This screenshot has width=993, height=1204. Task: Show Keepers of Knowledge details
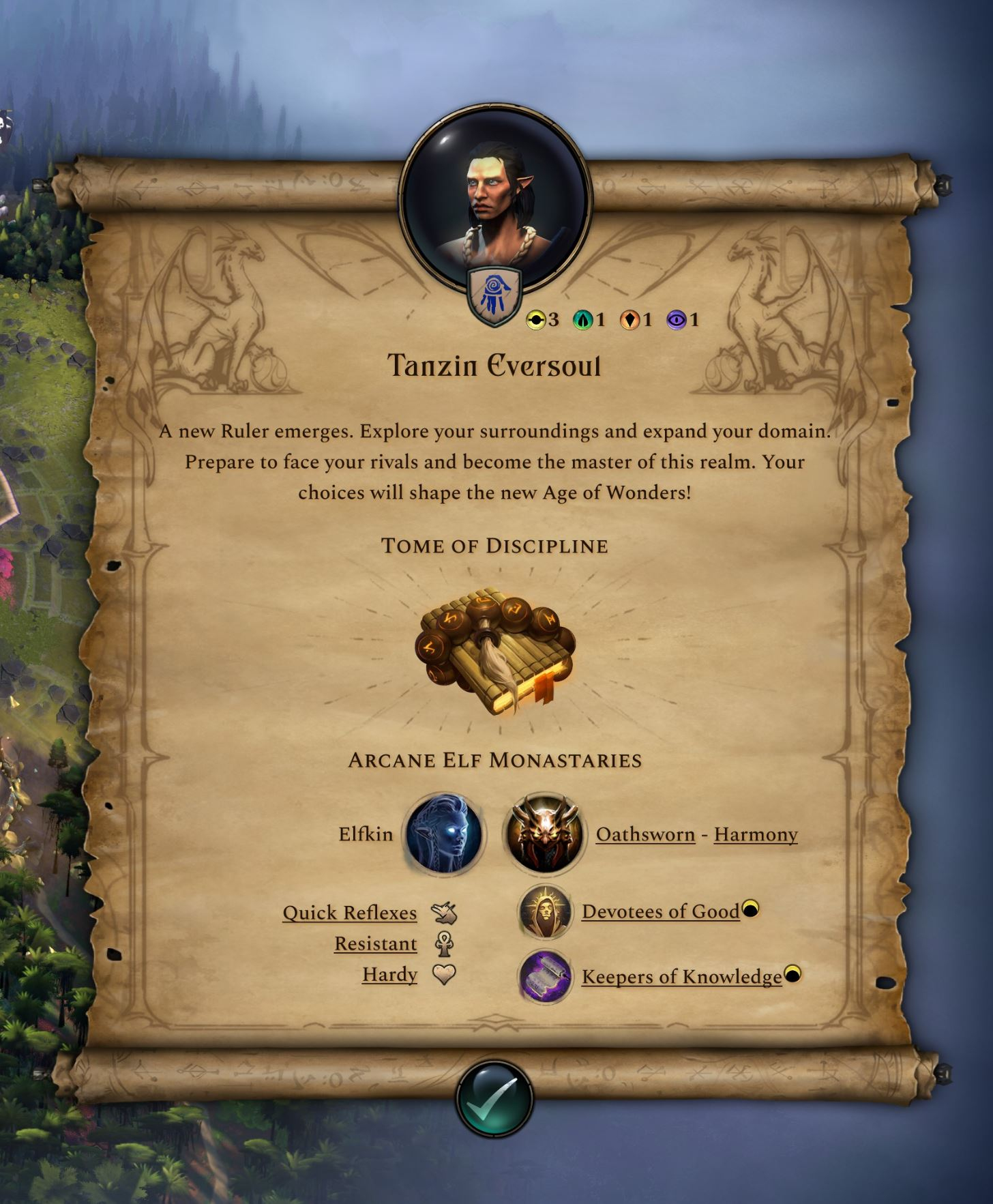click(681, 977)
